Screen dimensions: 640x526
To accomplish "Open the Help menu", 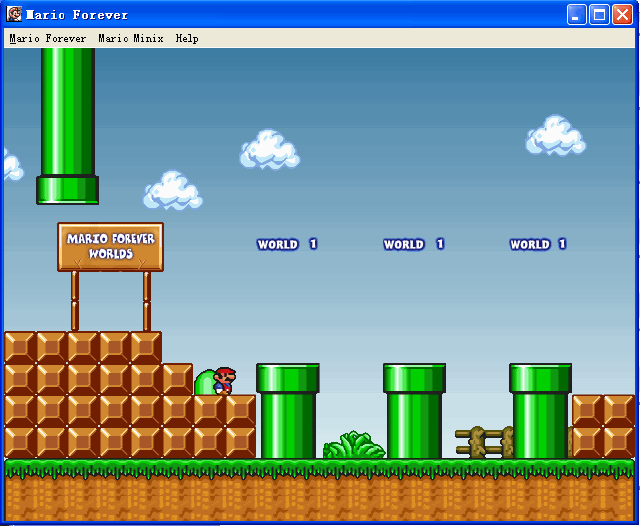I will click(x=187, y=39).
